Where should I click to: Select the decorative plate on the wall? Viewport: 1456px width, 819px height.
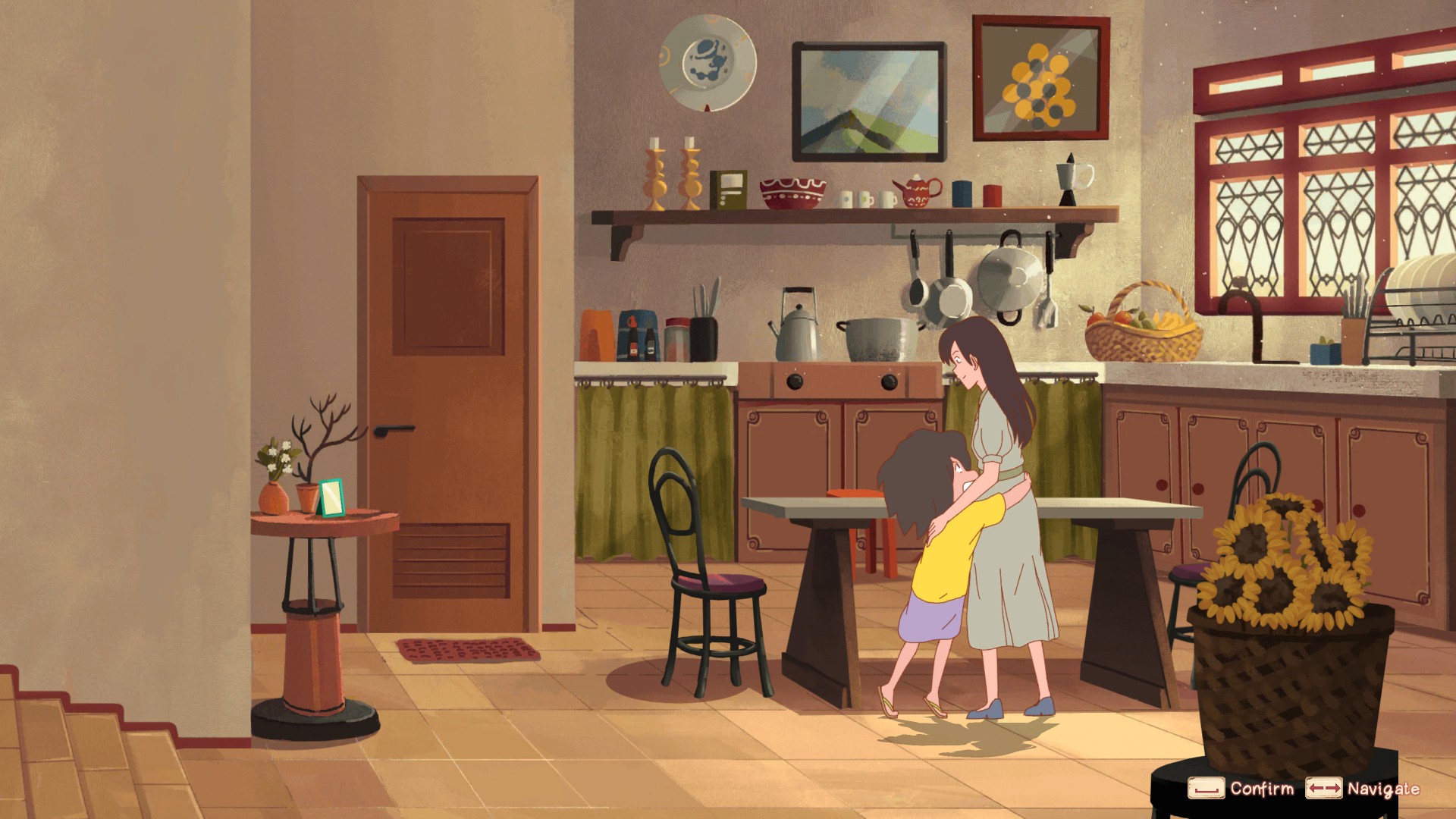[707, 64]
